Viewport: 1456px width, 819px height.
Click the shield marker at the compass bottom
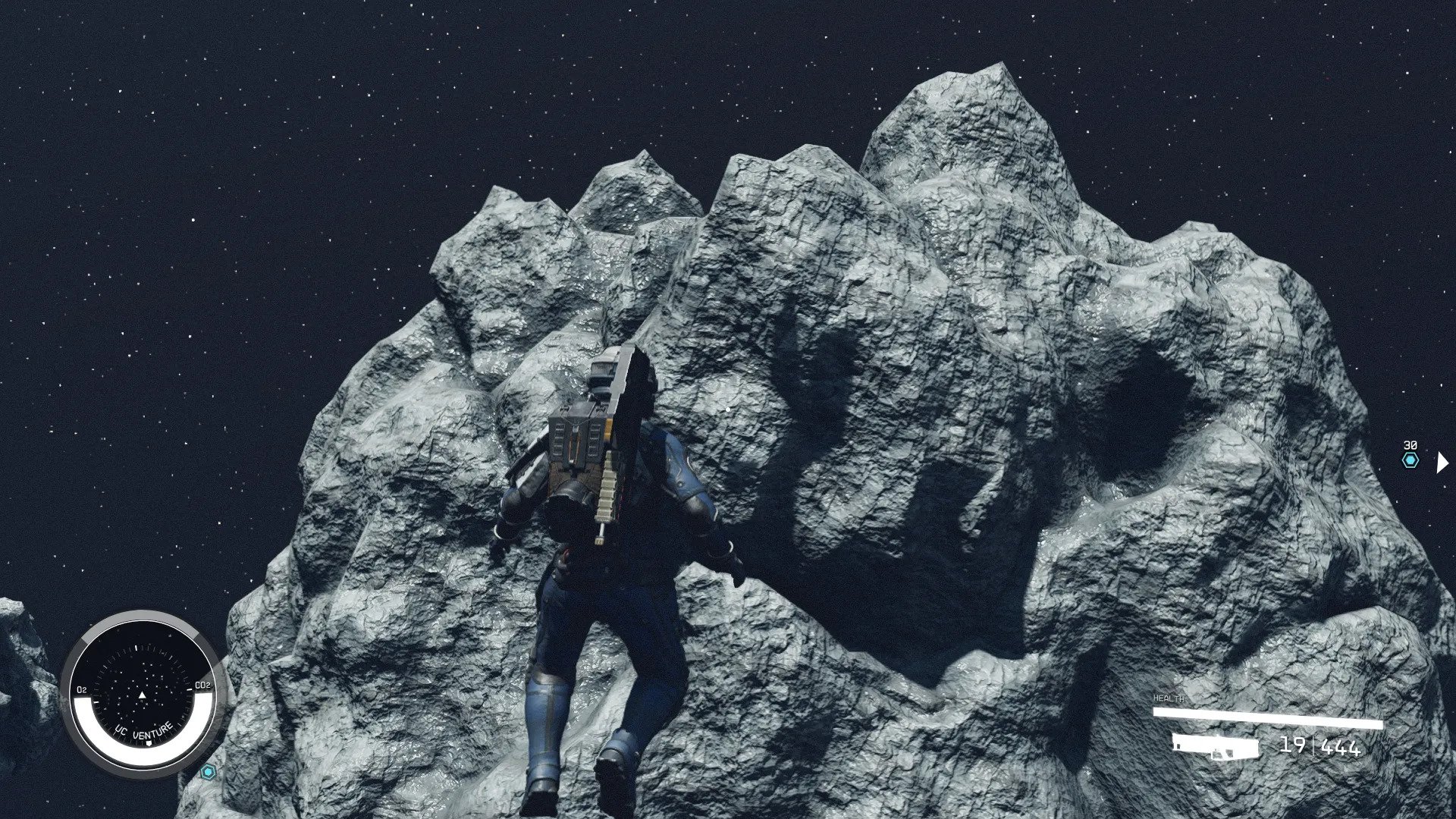149,742
